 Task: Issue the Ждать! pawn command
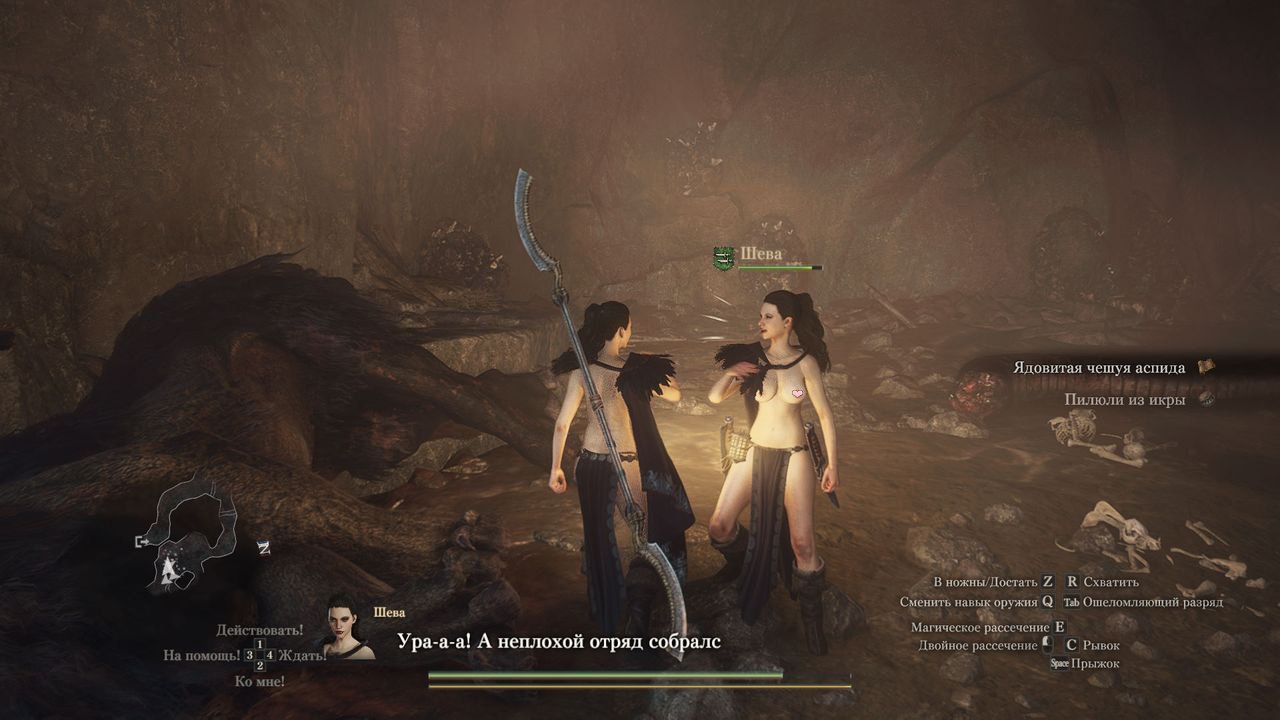[x=302, y=656]
